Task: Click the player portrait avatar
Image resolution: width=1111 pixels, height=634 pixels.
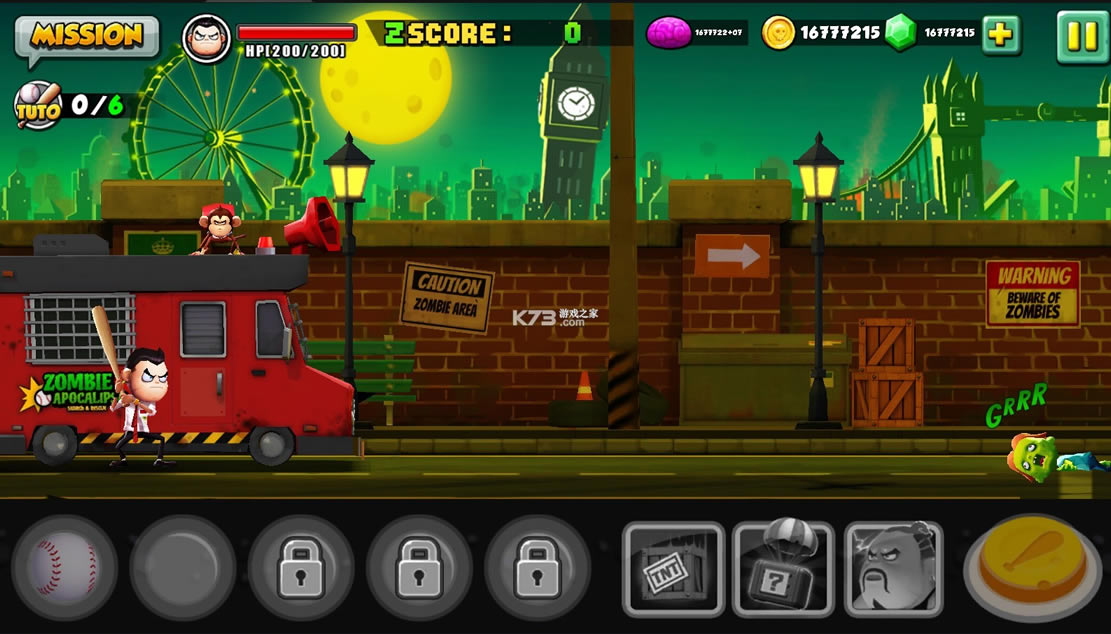Action: coord(207,38)
